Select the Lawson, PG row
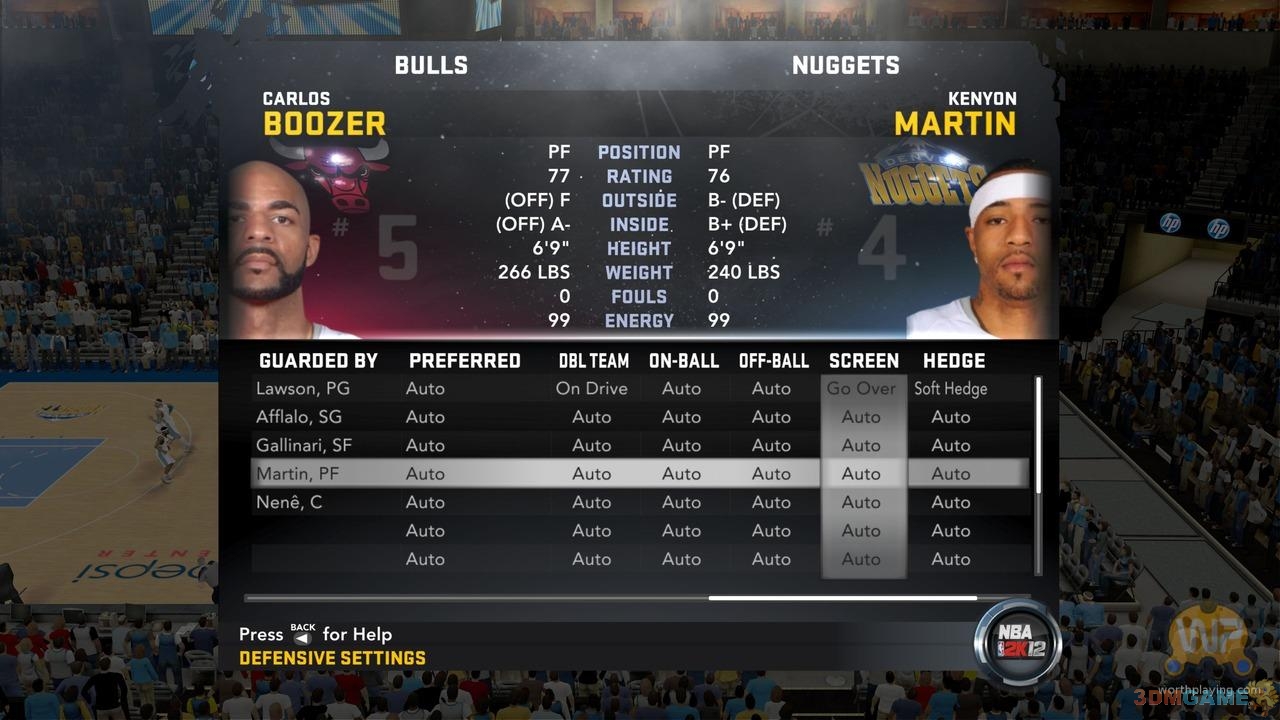1280x720 pixels. pos(303,388)
